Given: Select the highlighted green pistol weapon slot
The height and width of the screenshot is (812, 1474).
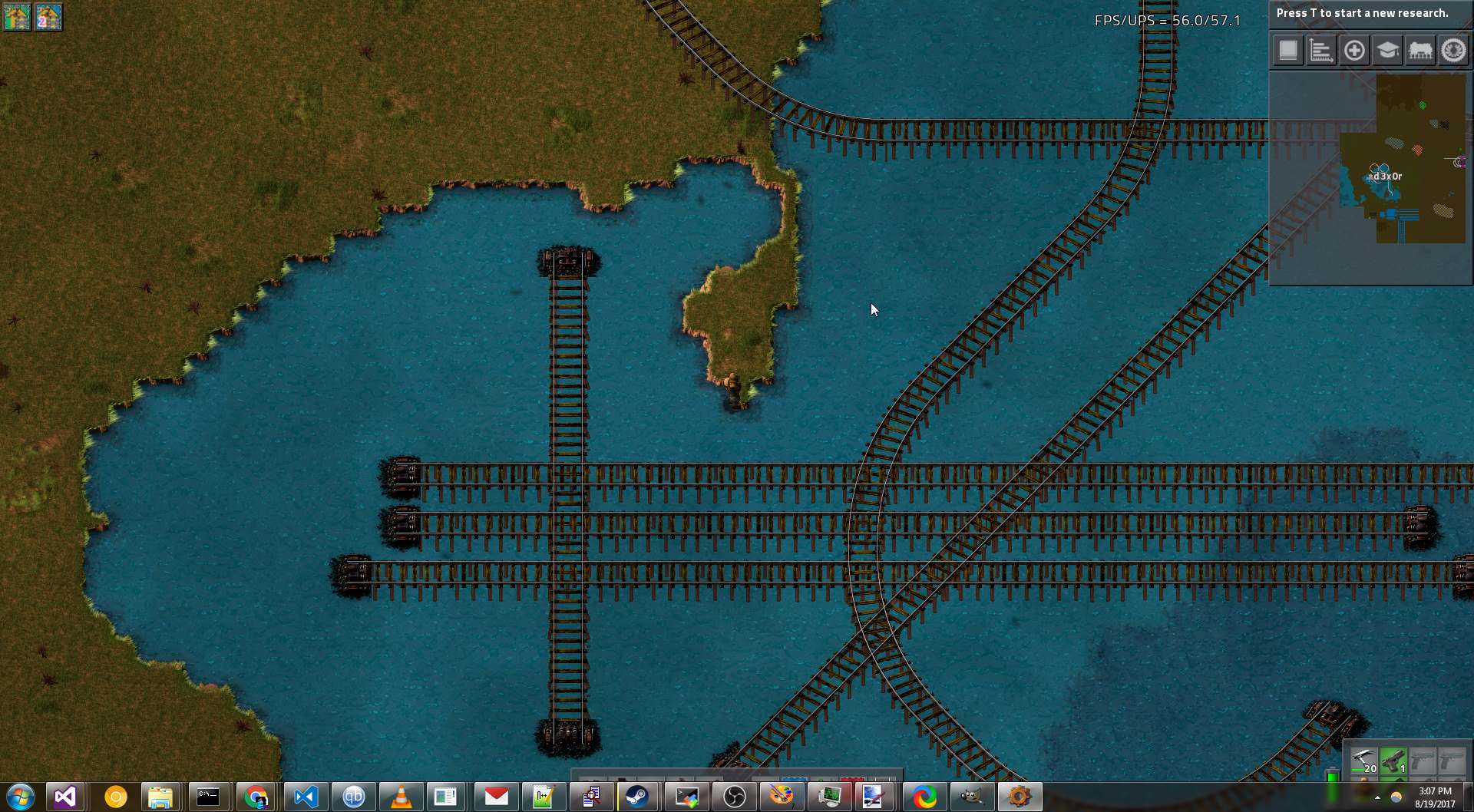Looking at the screenshot, I should (x=1393, y=761).
